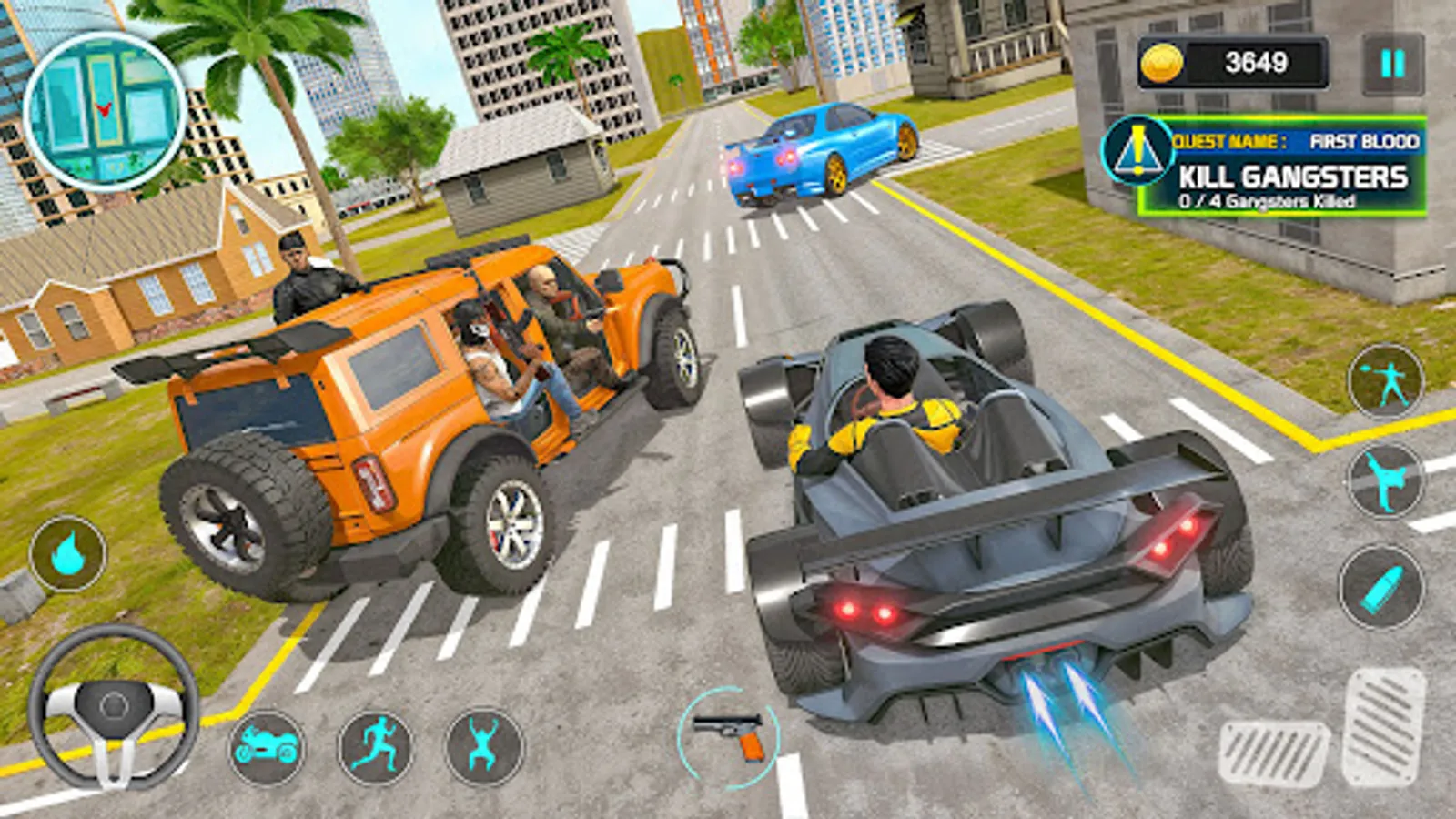Tap the pistol weapon indicator
The image size is (1456, 819).
[729, 729]
